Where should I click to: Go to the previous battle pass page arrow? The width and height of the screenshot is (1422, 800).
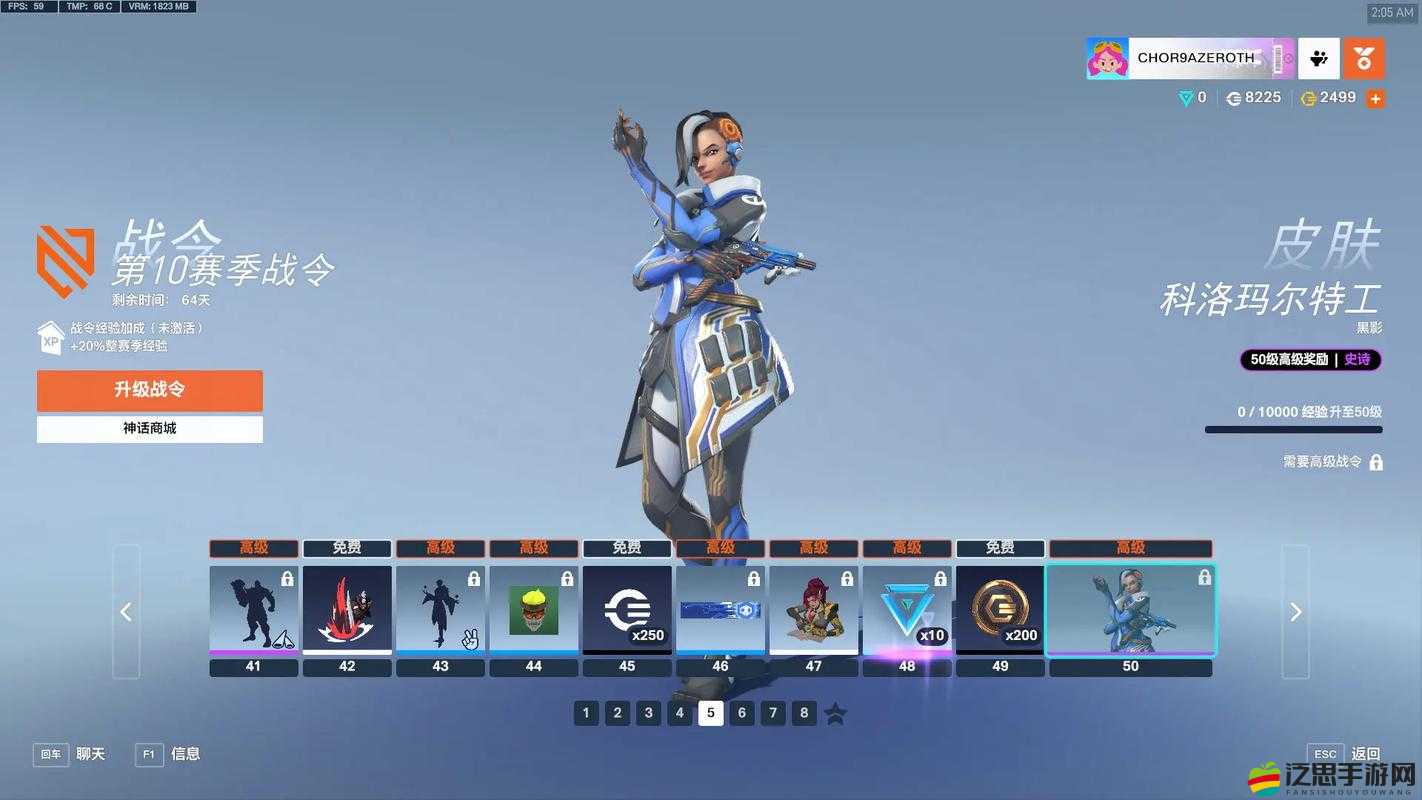(x=126, y=612)
